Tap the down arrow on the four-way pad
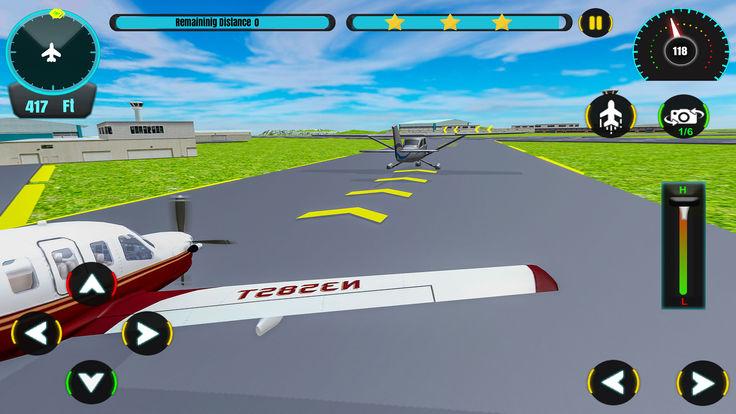Image resolution: width=736 pixels, height=414 pixels. [91, 382]
